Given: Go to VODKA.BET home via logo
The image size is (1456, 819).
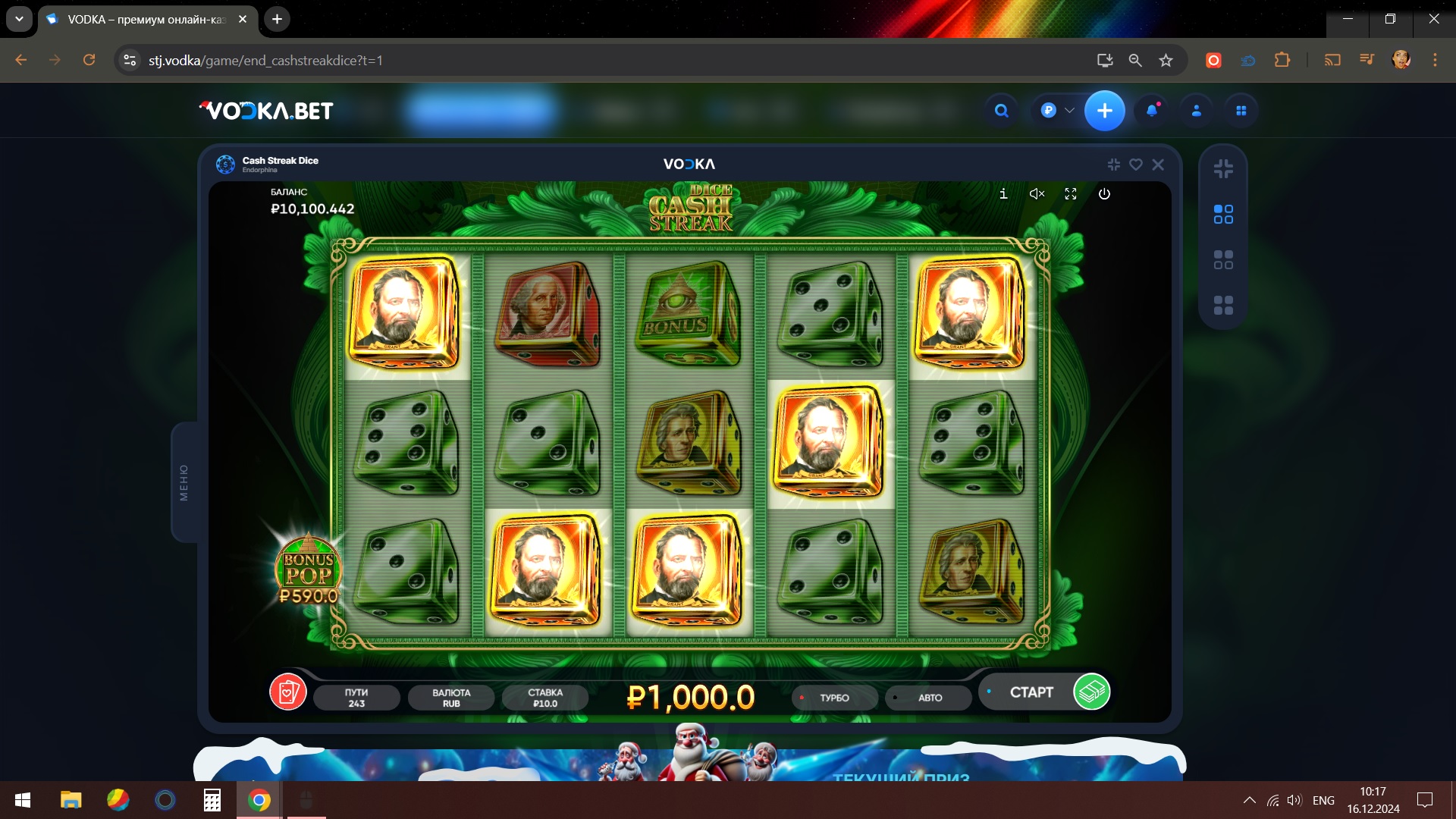Looking at the screenshot, I should (266, 111).
